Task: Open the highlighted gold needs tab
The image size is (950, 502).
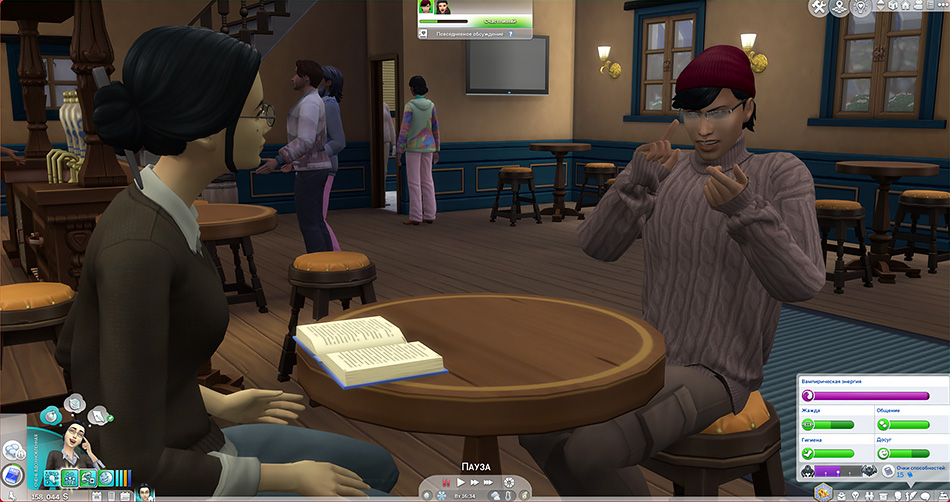Action: point(826,492)
